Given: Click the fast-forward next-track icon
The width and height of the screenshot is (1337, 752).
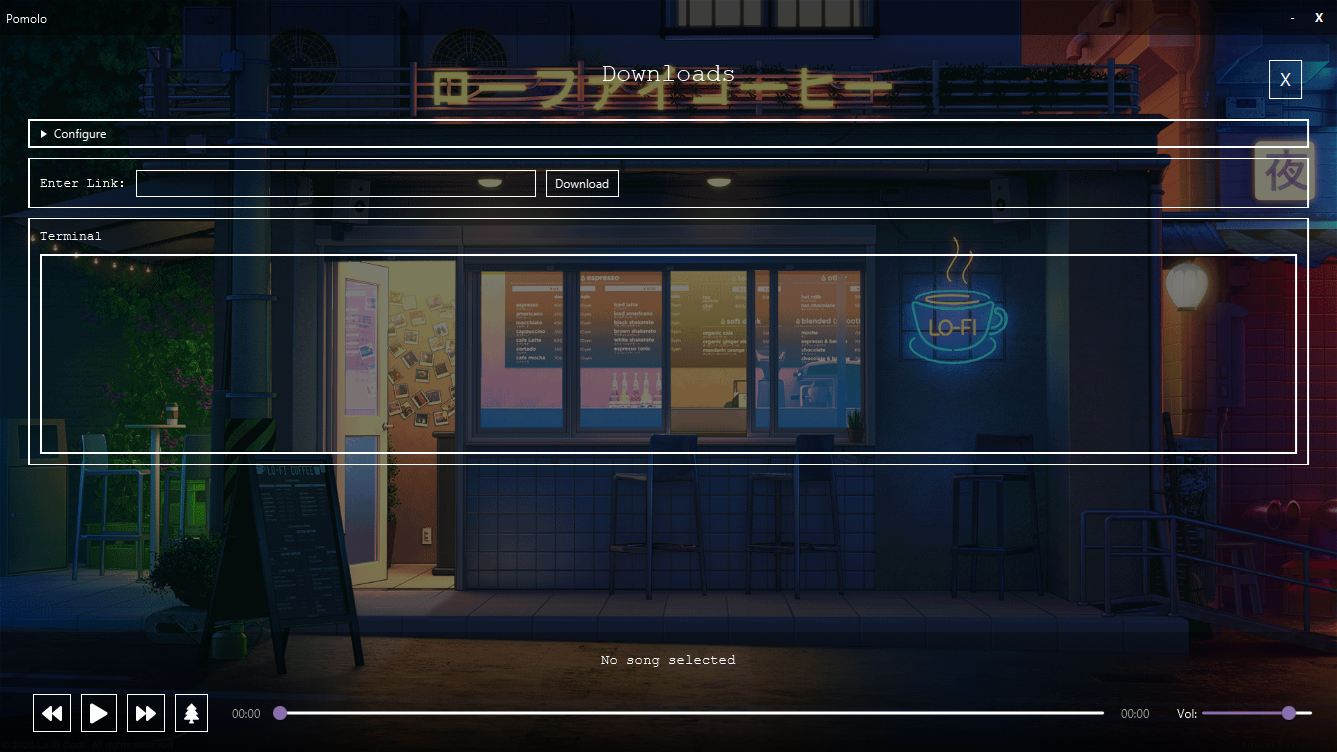Looking at the screenshot, I should tap(146, 713).
